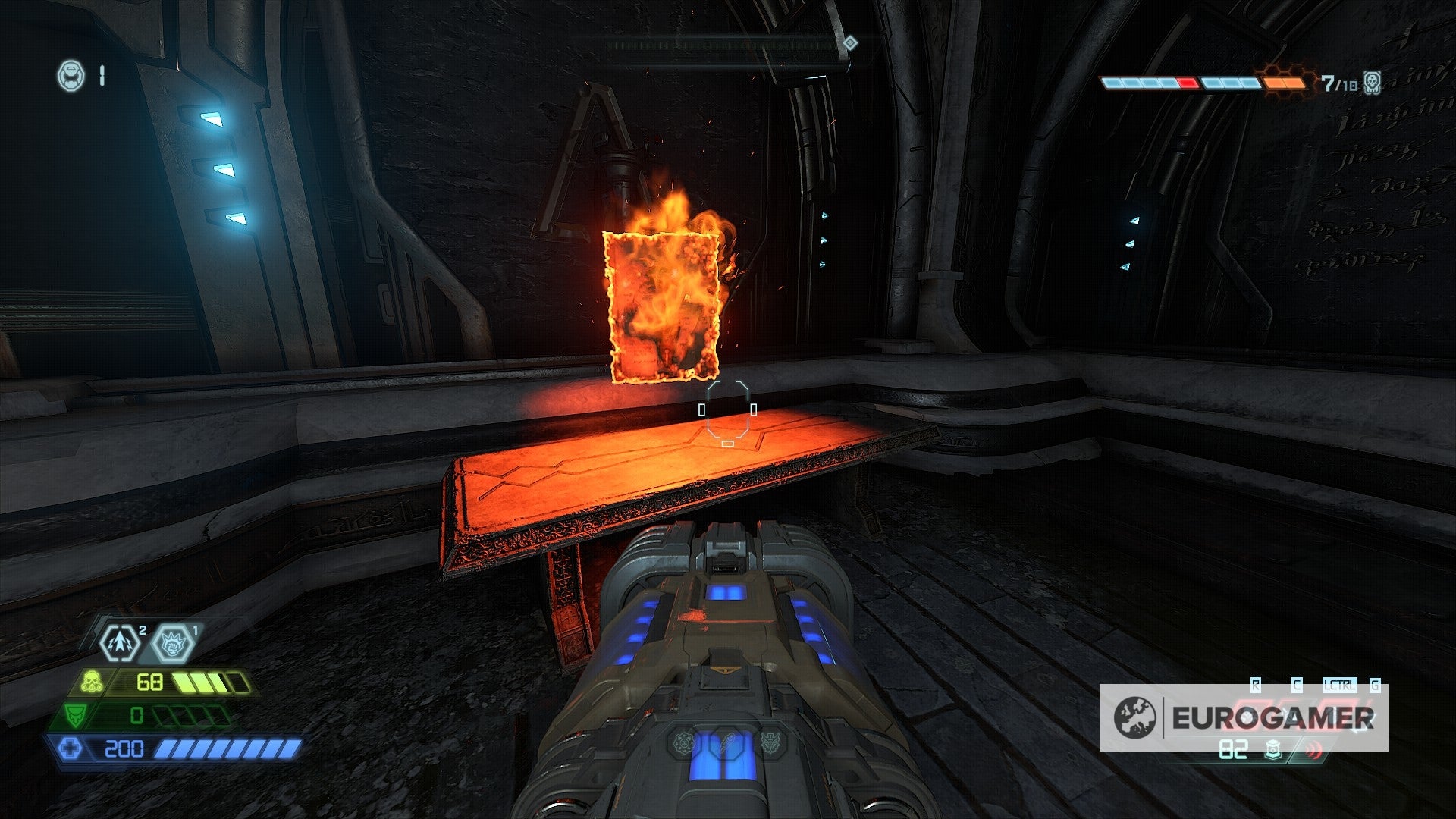Click the chainsaw fuel canister icon
The image size is (1456, 819).
1273,750
